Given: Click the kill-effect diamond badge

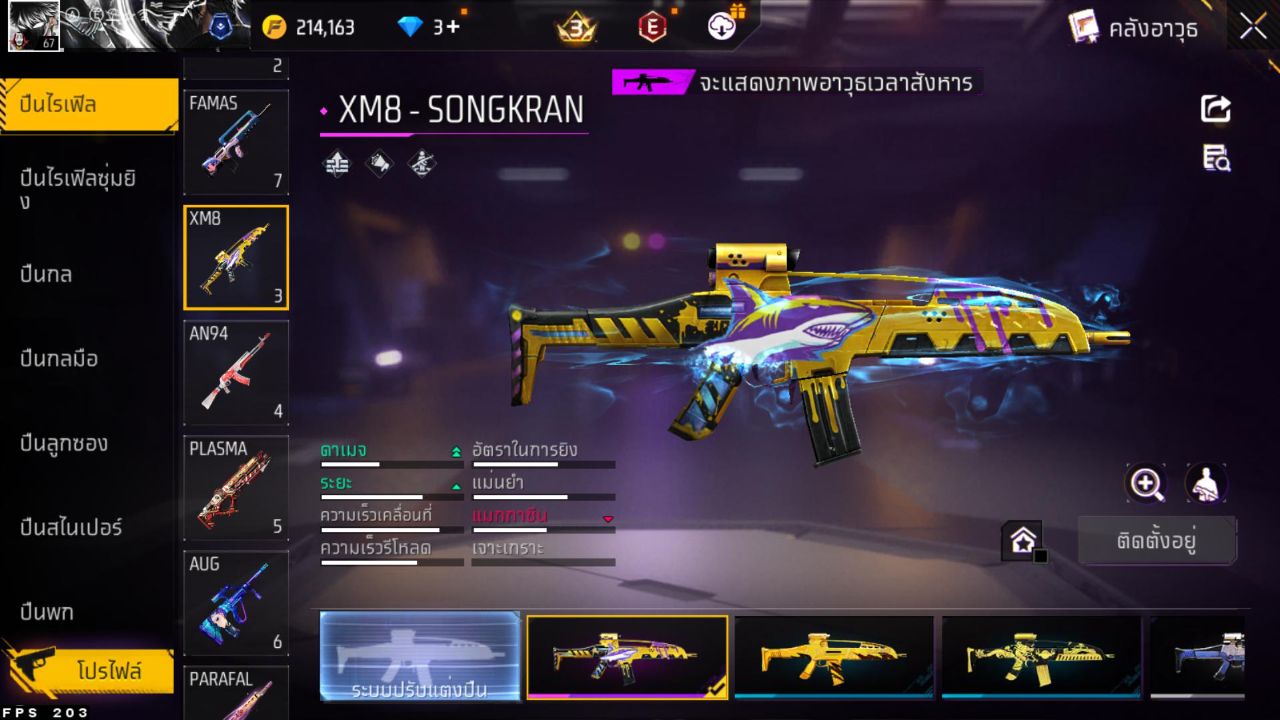Looking at the screenshot, I should click(420, 165).
